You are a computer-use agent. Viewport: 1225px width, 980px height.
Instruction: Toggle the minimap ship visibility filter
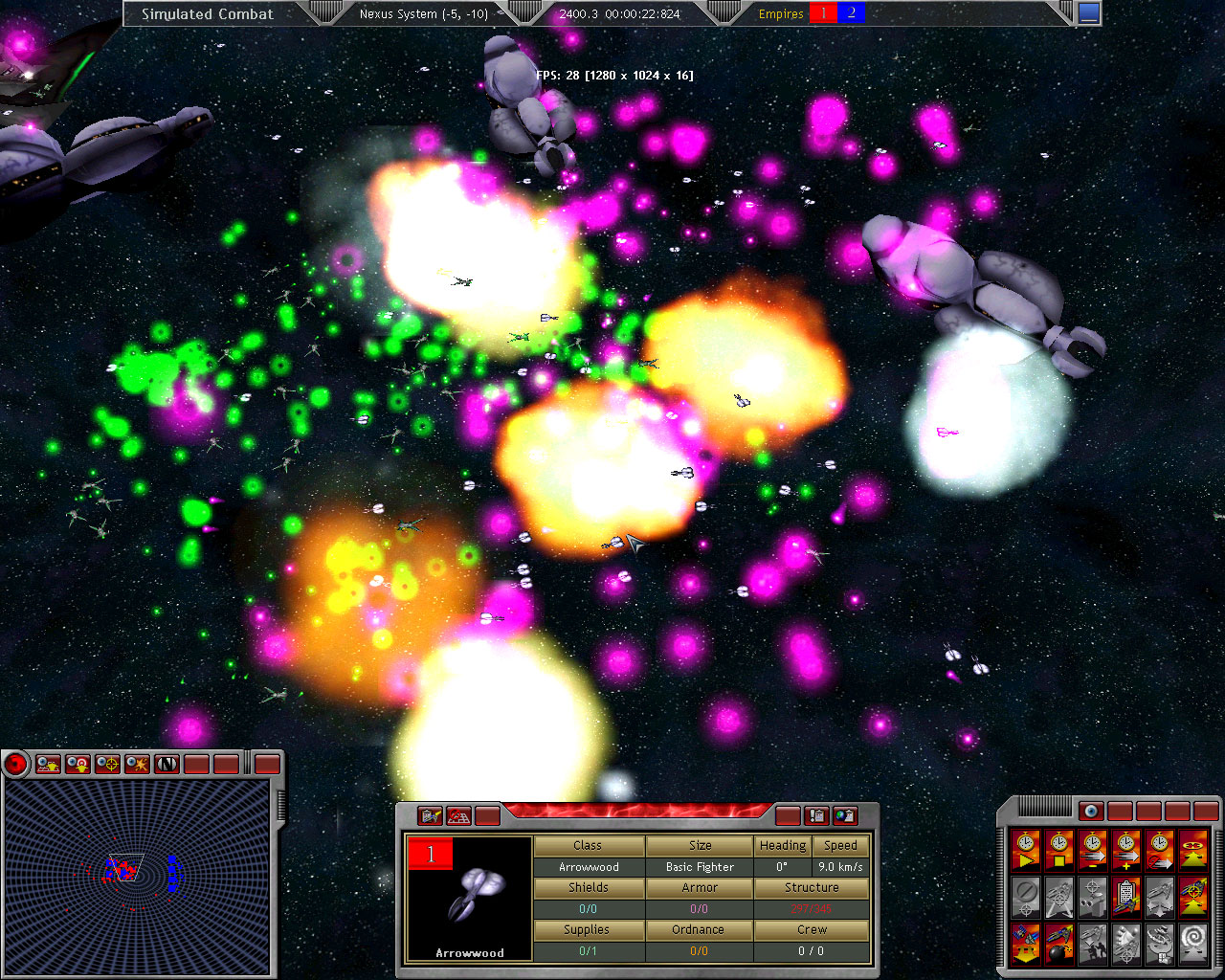pos(48,764)
